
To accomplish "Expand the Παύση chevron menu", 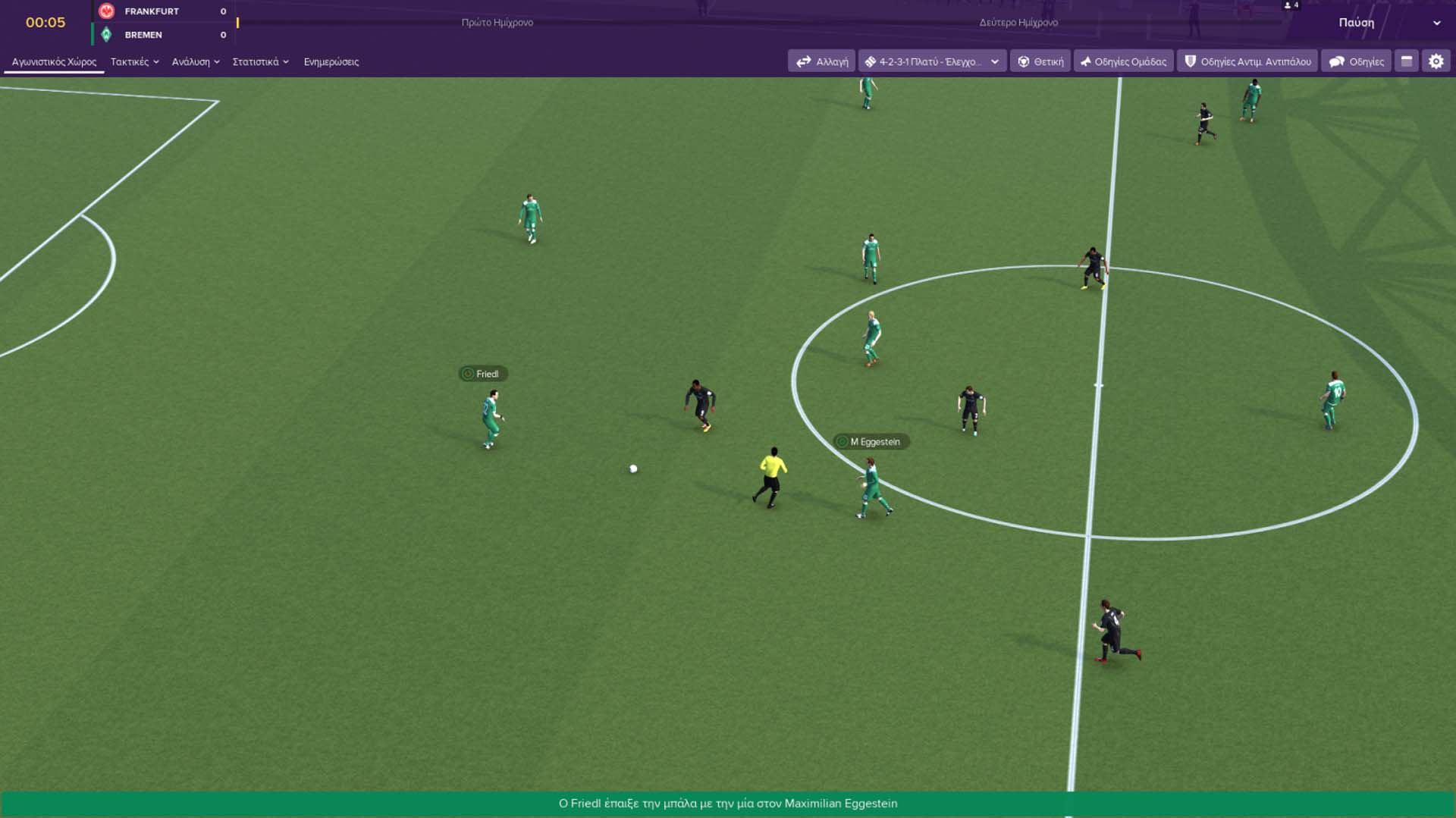I will tap(1436, 23).
